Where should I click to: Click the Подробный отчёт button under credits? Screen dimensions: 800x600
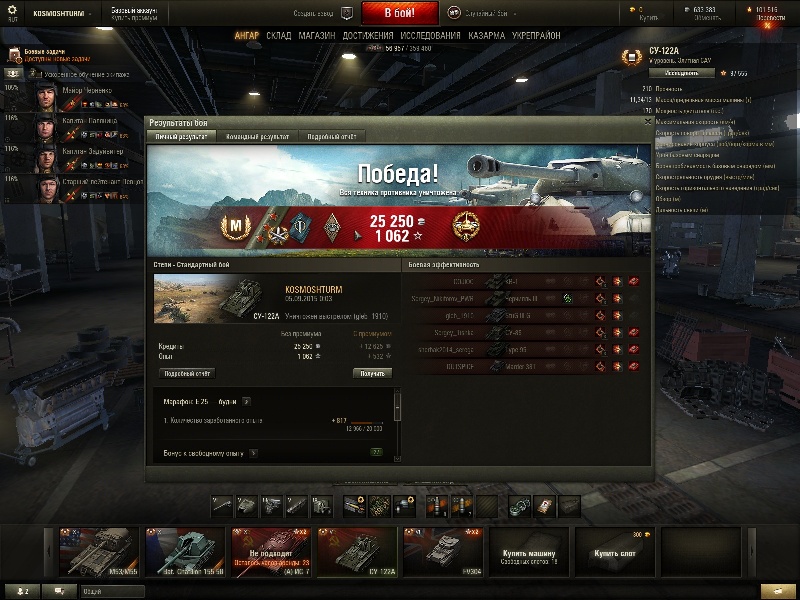pyautogui.click(x=187, y=373)
